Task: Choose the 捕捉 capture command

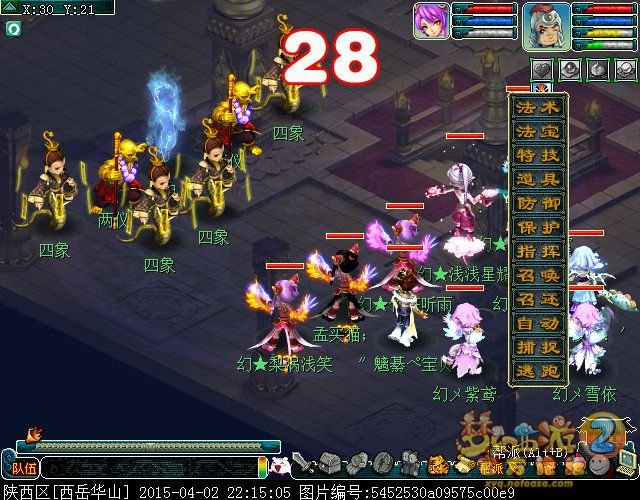Action: [538, 348]
